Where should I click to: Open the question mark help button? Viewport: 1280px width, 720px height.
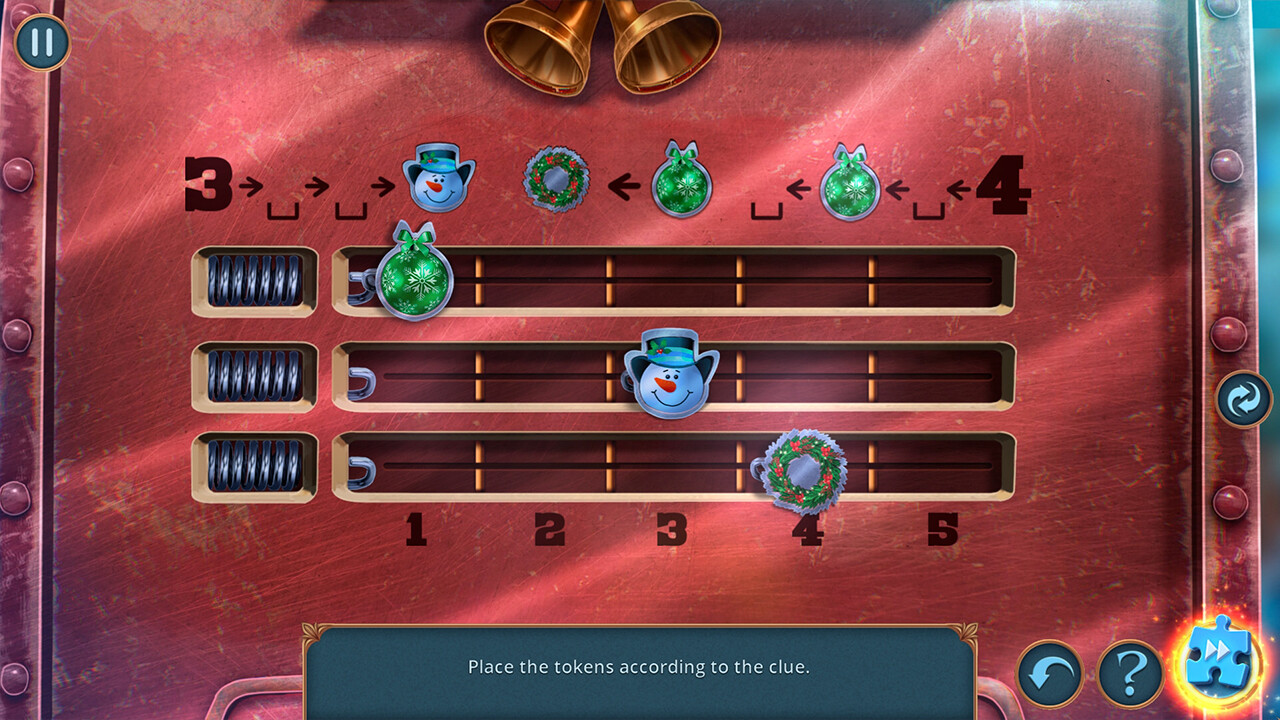[1130, 674]
